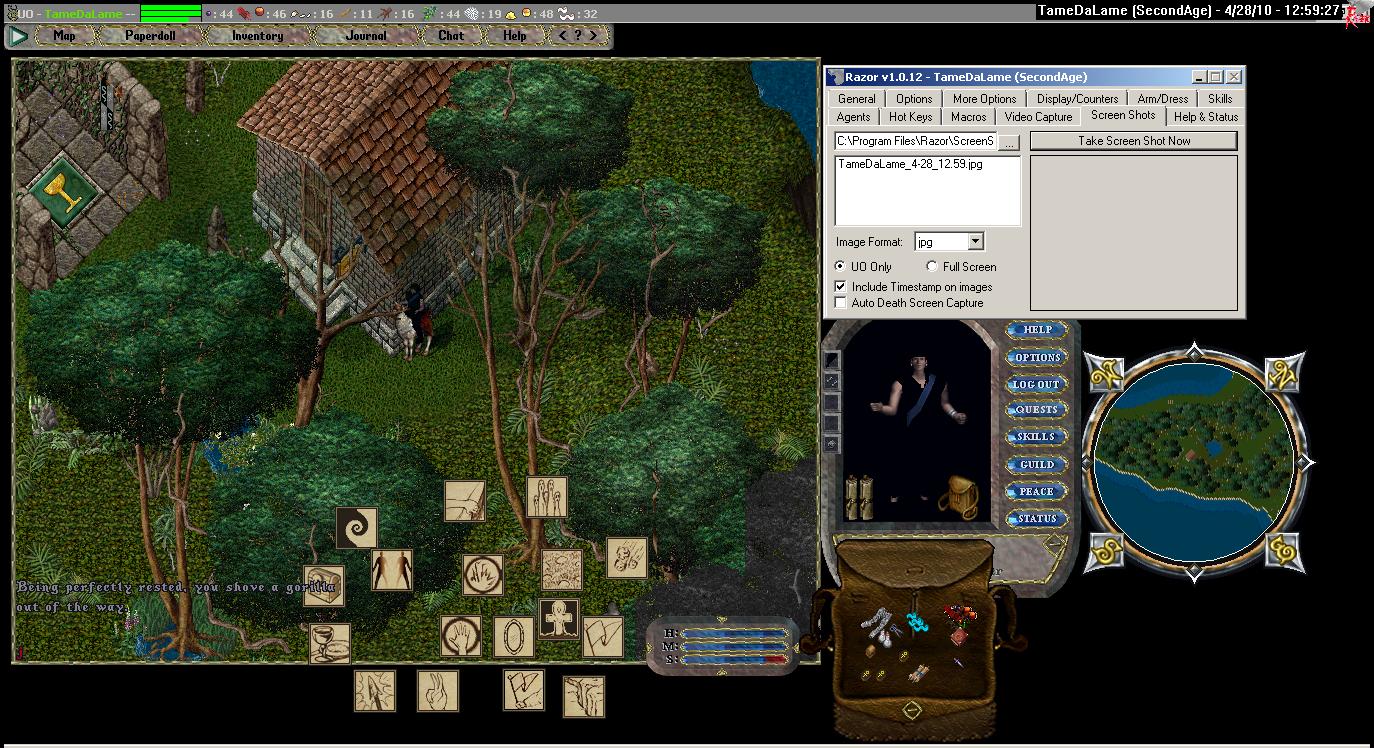1374x748 pixels.
Task: Open the Chat menu button
Action: 451,36
